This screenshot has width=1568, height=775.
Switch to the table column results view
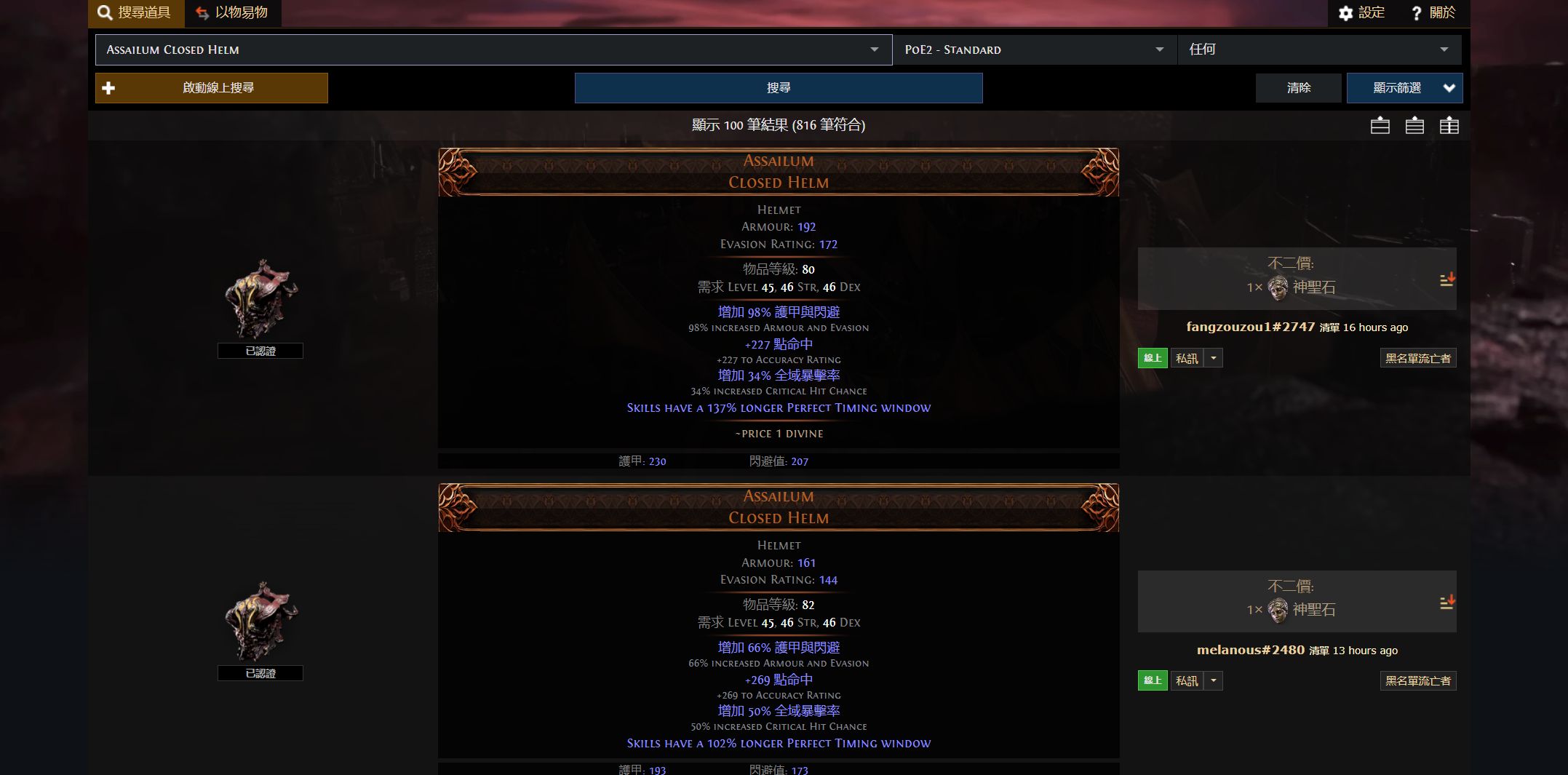pos(1449,125)
